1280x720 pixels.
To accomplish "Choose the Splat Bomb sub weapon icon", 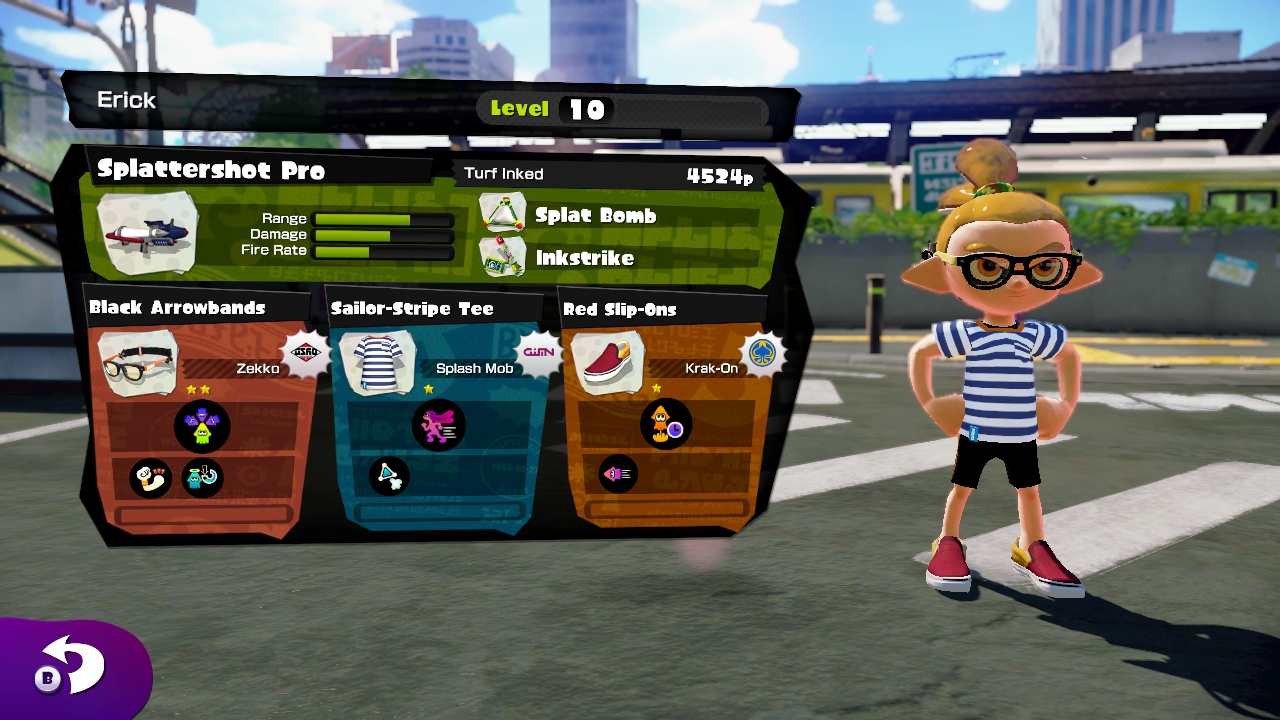I will coord(502,214).
